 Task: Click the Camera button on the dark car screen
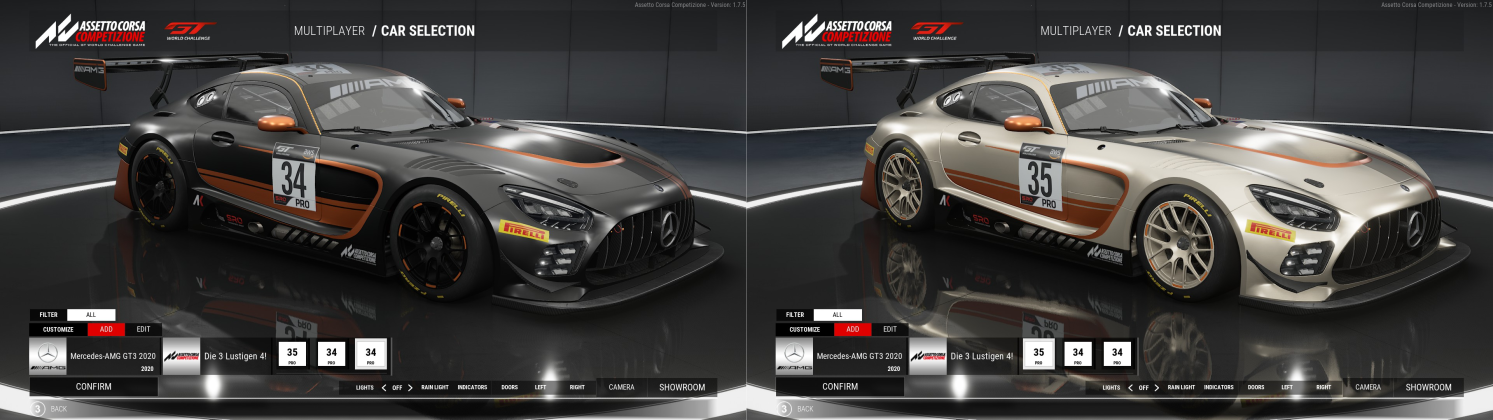(x=621, y=387)
